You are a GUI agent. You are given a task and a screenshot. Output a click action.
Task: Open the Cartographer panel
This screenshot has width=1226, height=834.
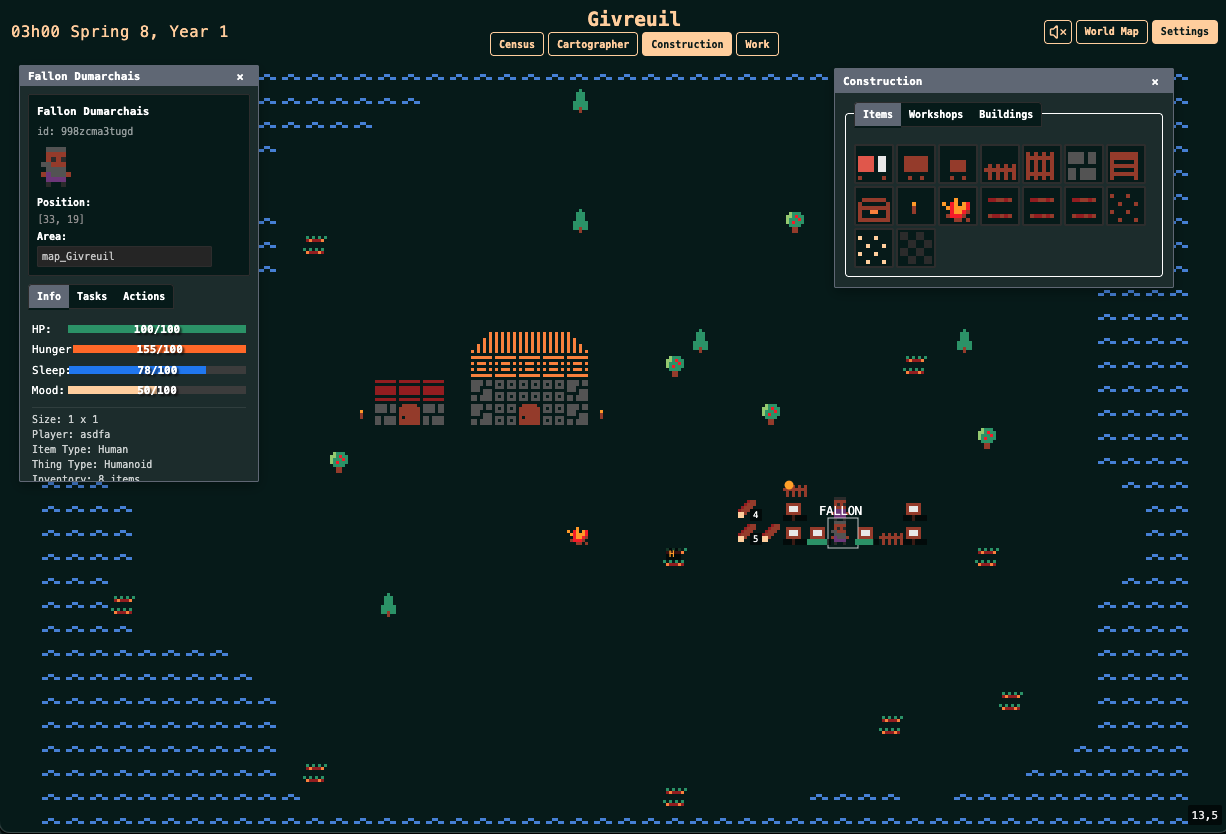click(593, 44)
